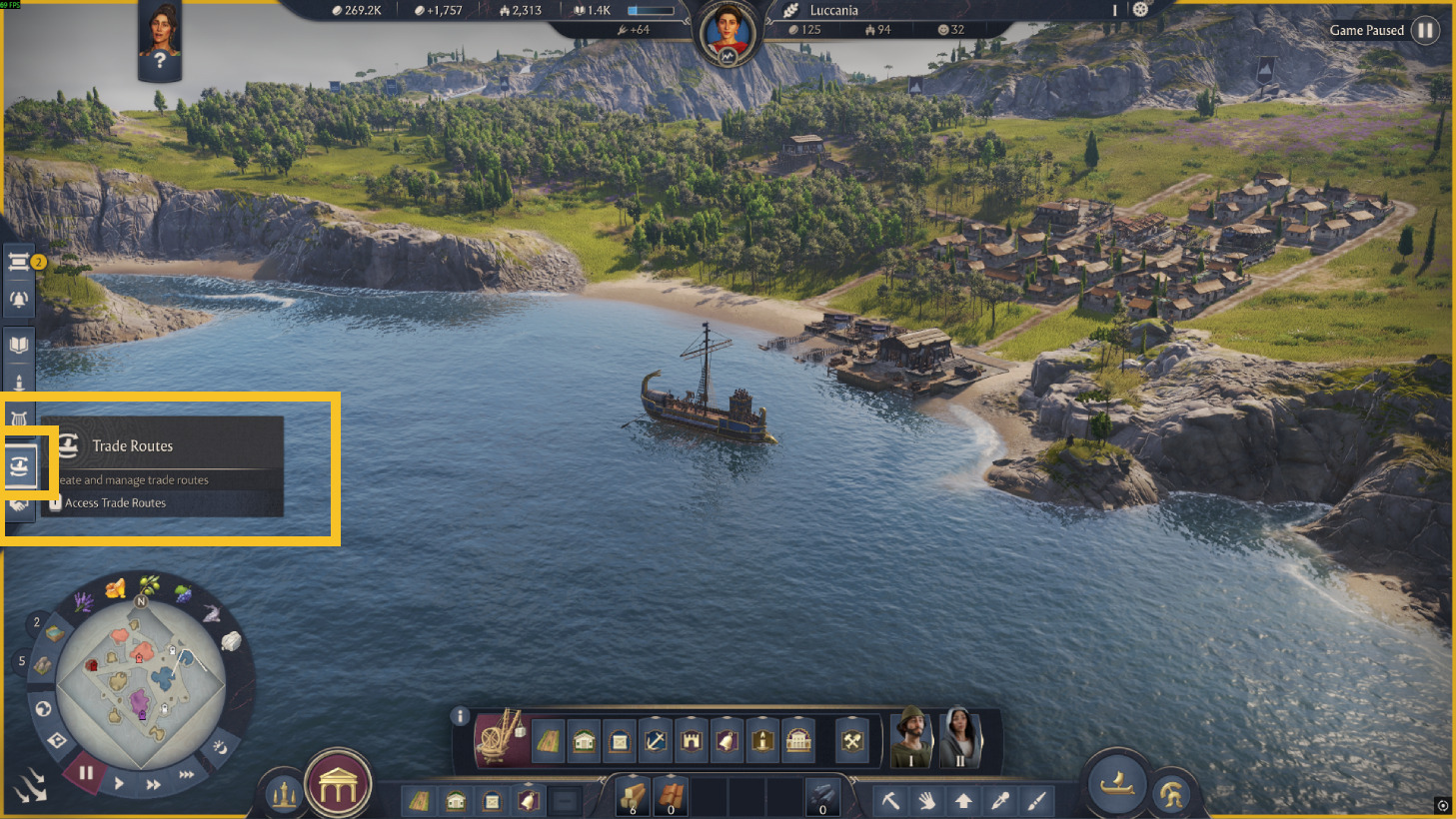
Task: Open the settings gear icon
Action: 1140,10
